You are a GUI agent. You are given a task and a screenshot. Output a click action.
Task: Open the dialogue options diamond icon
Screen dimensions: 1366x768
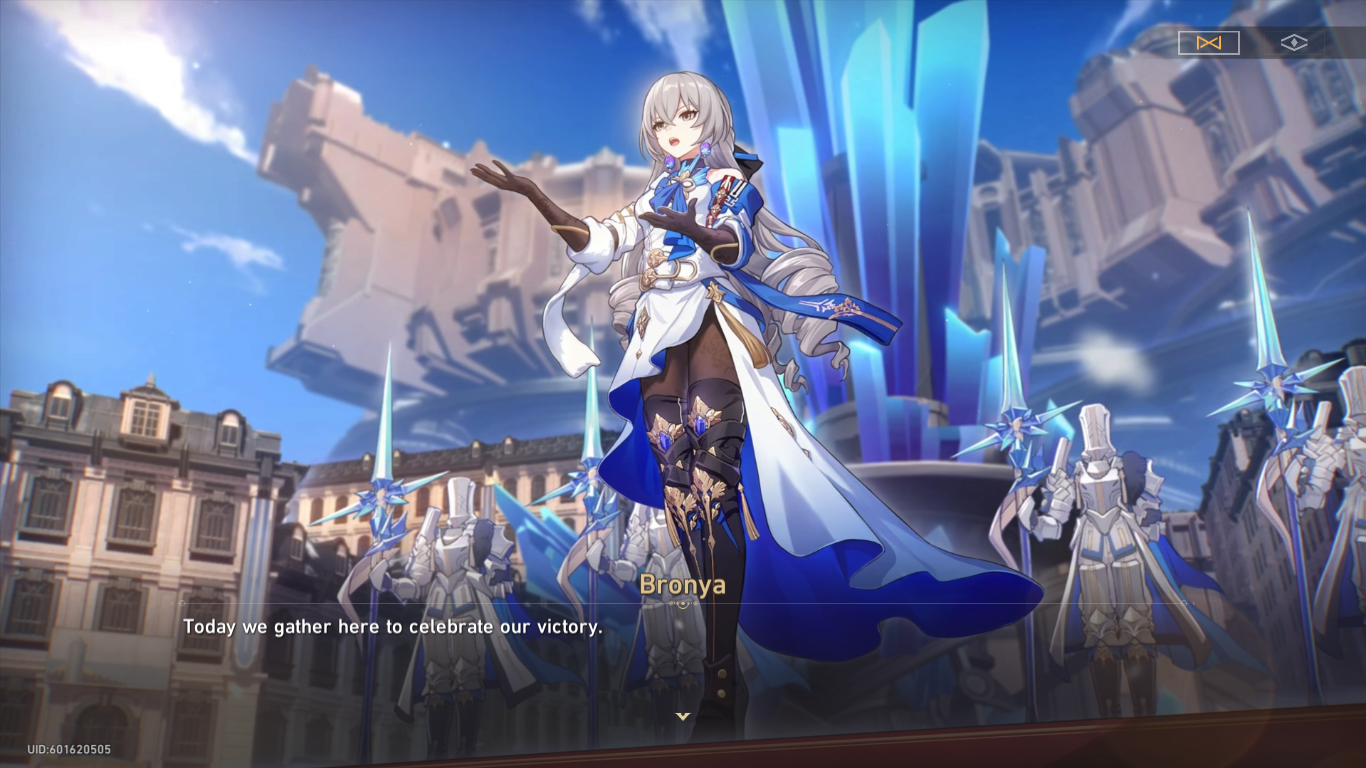(x=1295, y=42)
